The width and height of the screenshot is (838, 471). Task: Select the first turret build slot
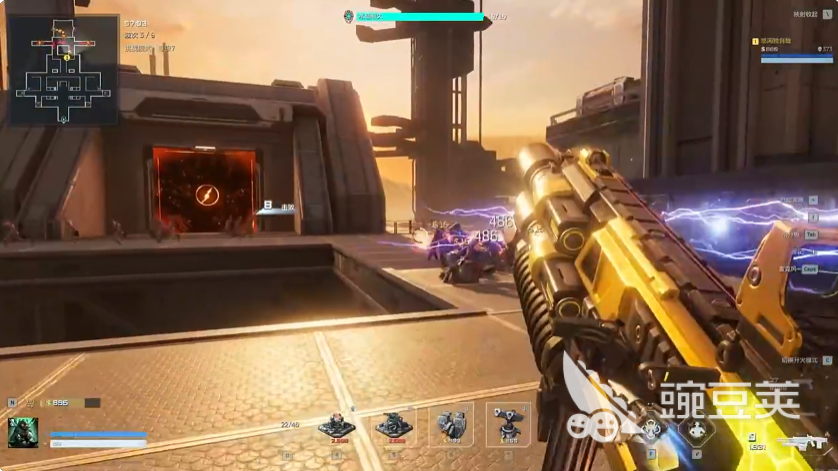click(336, 425)
